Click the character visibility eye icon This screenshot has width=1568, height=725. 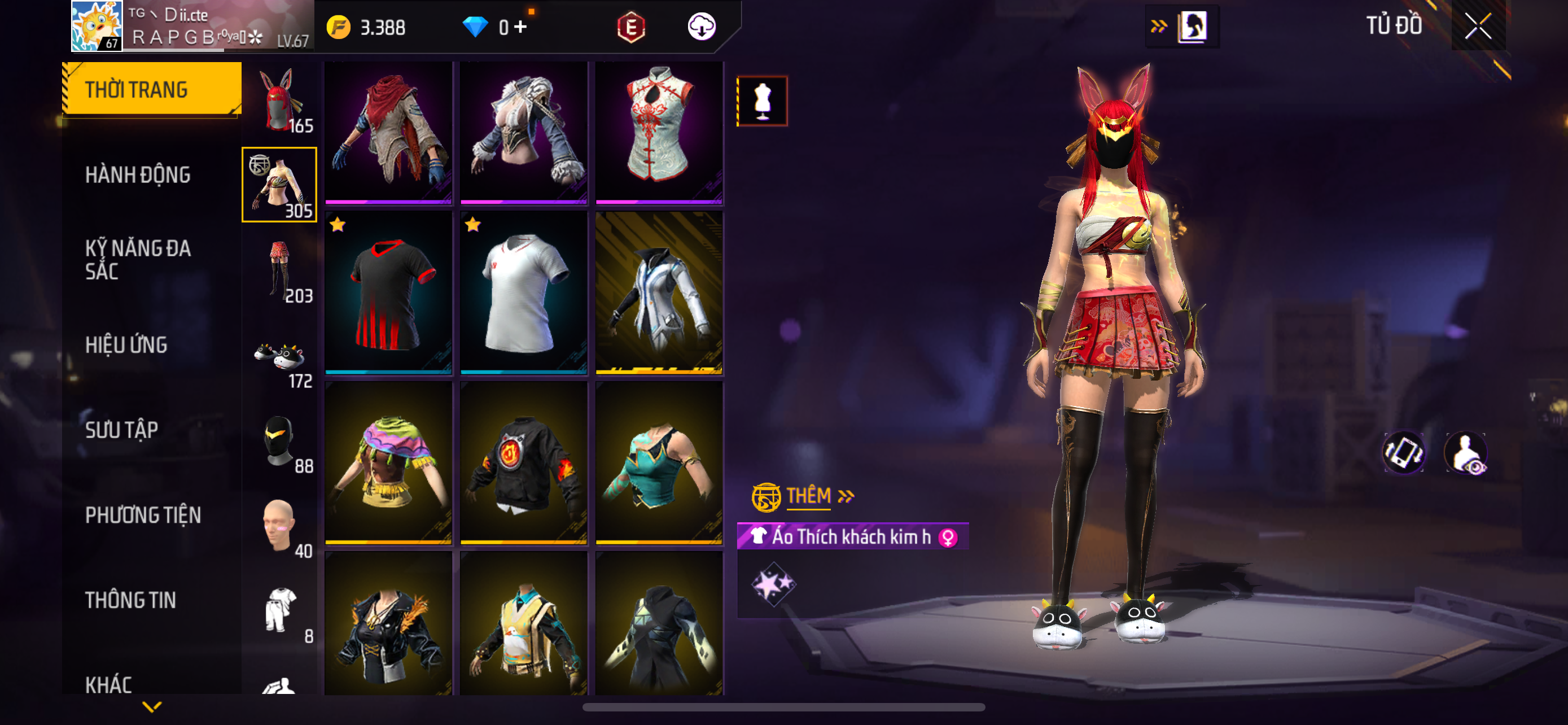[1467, 453]
